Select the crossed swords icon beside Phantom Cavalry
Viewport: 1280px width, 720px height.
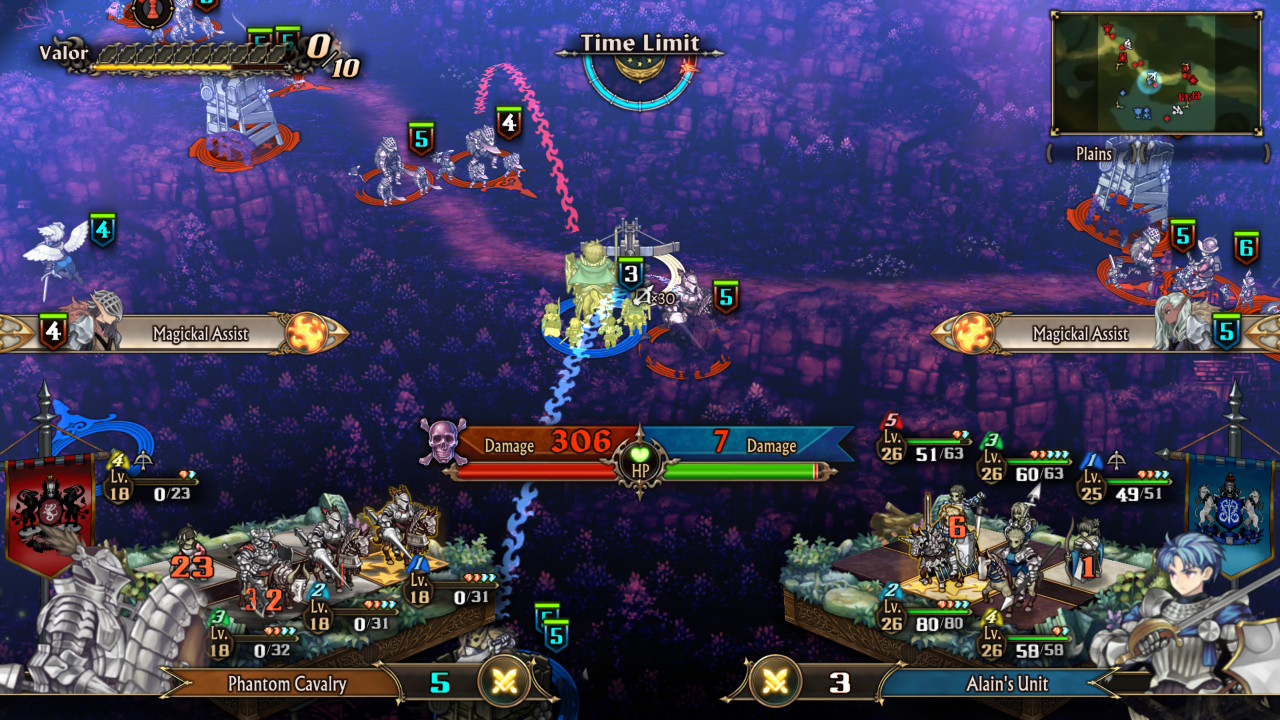(x=505, y=683)
